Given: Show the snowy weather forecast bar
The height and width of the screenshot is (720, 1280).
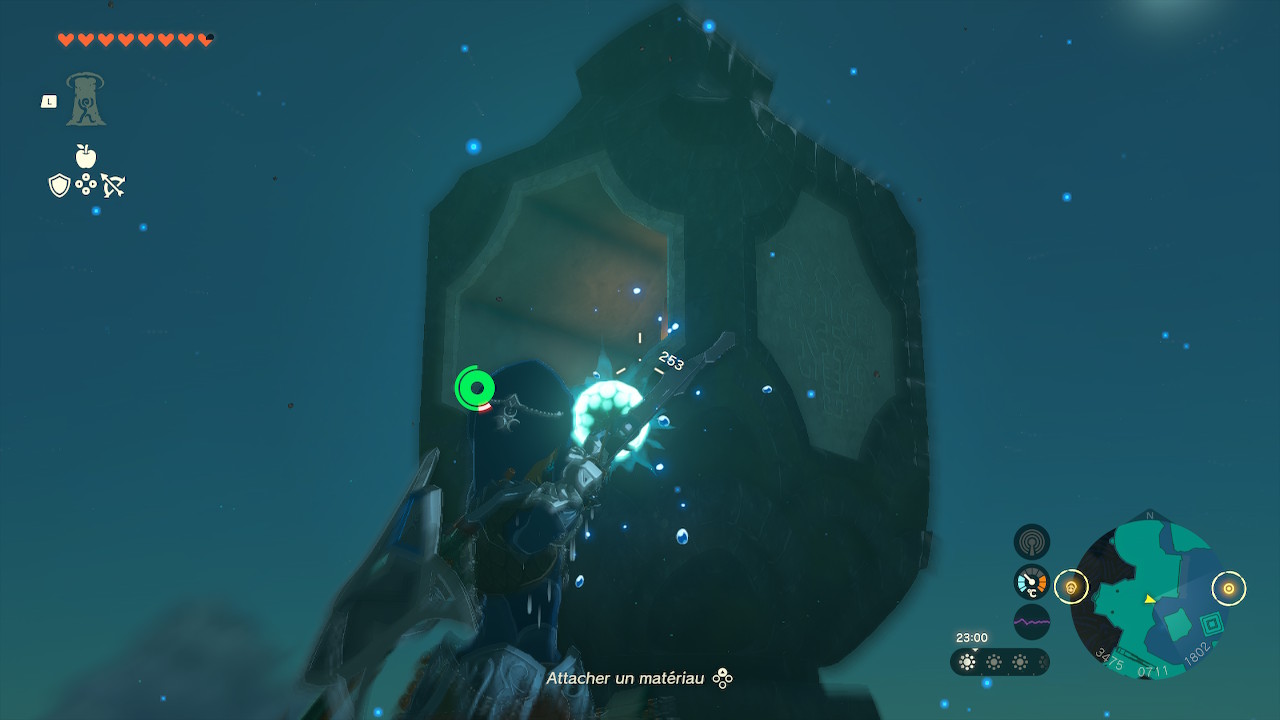Looking at the screenshot, I should [x=999, y=662].
